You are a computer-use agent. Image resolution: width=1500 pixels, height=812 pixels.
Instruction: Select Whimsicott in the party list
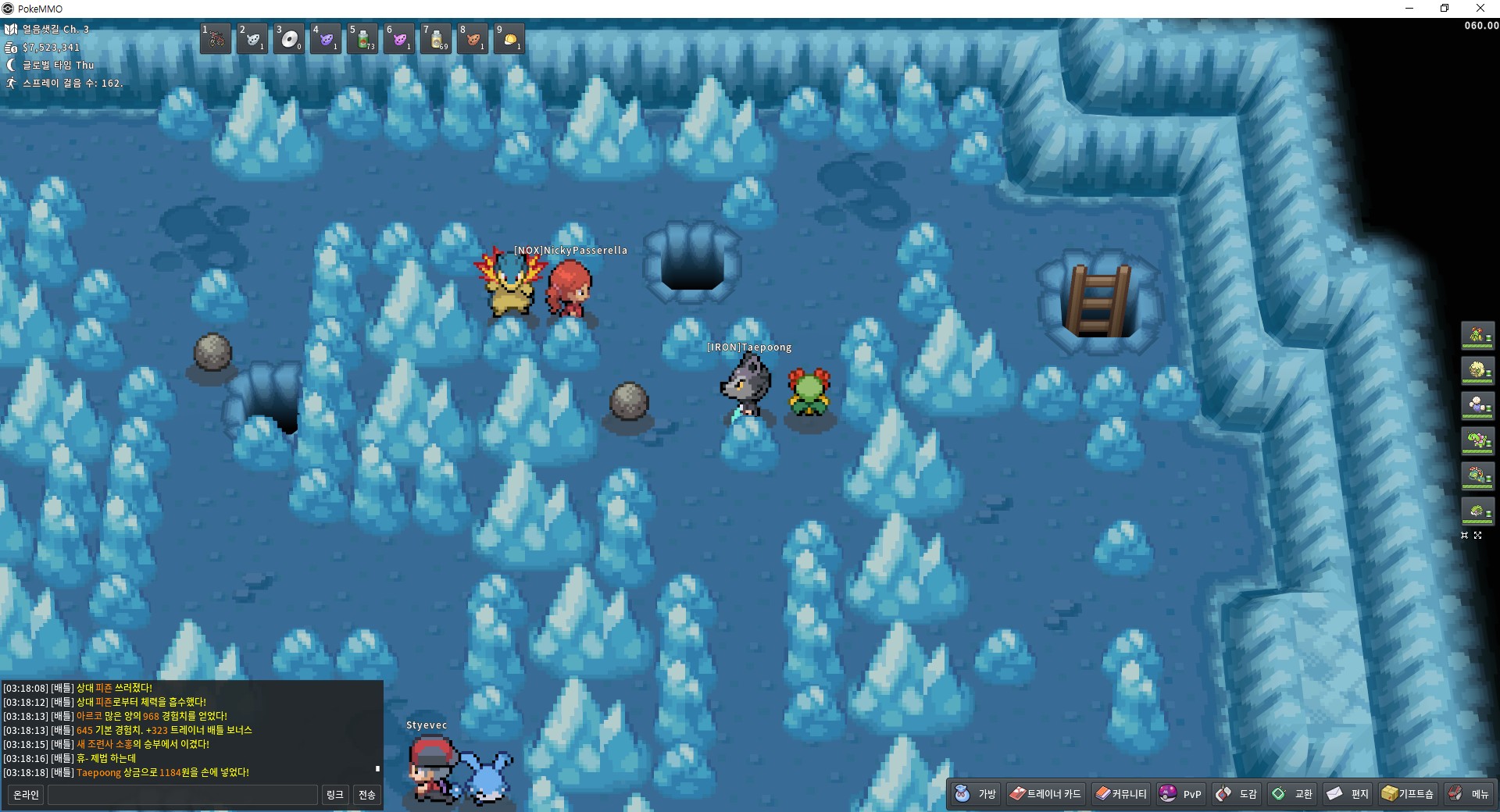tap(1477, 371)
